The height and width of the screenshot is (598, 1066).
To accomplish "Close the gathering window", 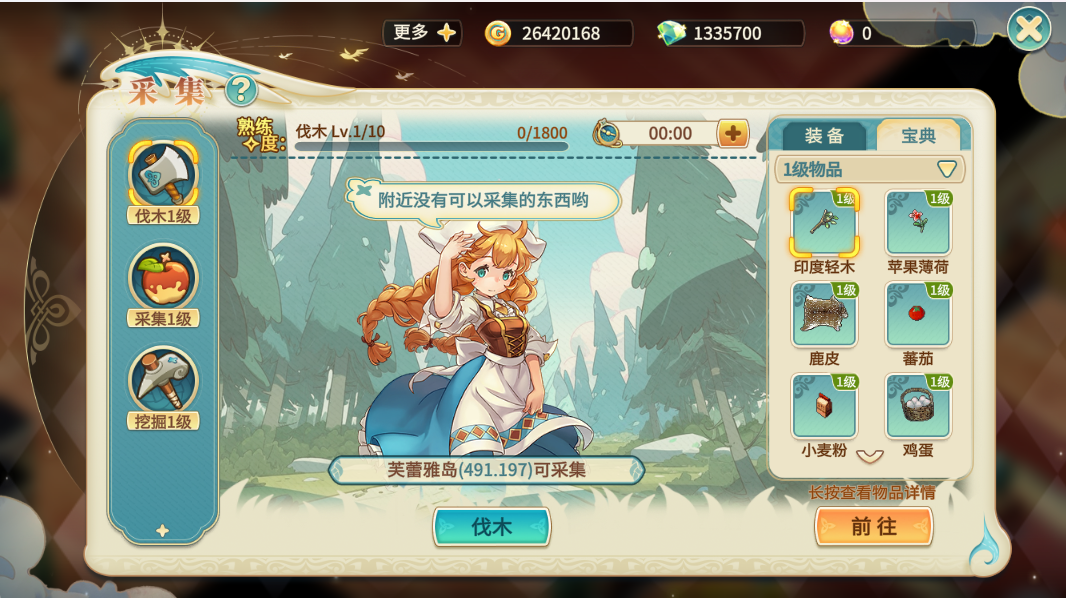I will (1028, 30).
